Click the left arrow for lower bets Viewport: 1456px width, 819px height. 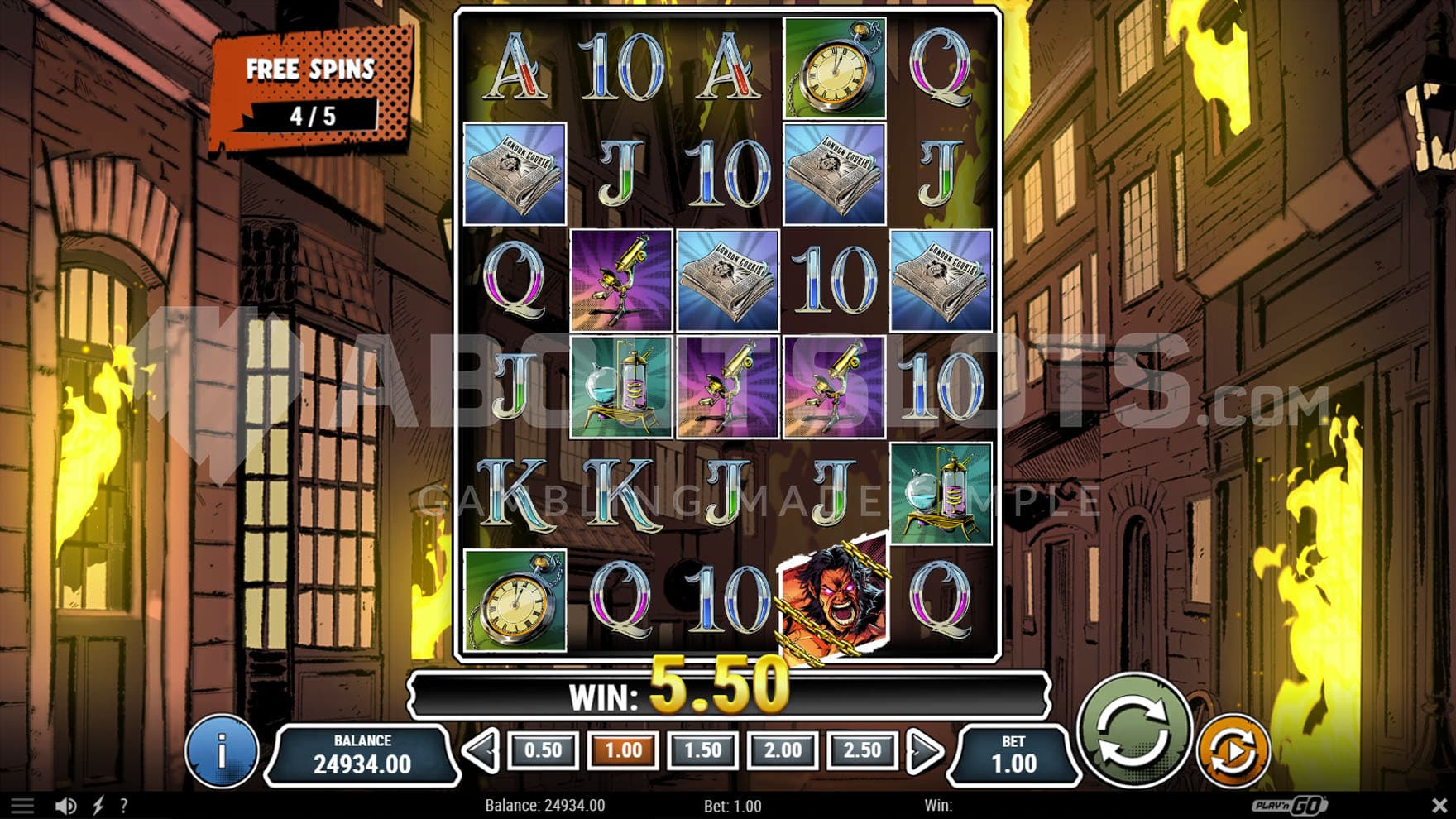pyautogui.click(x=481, y=751)
